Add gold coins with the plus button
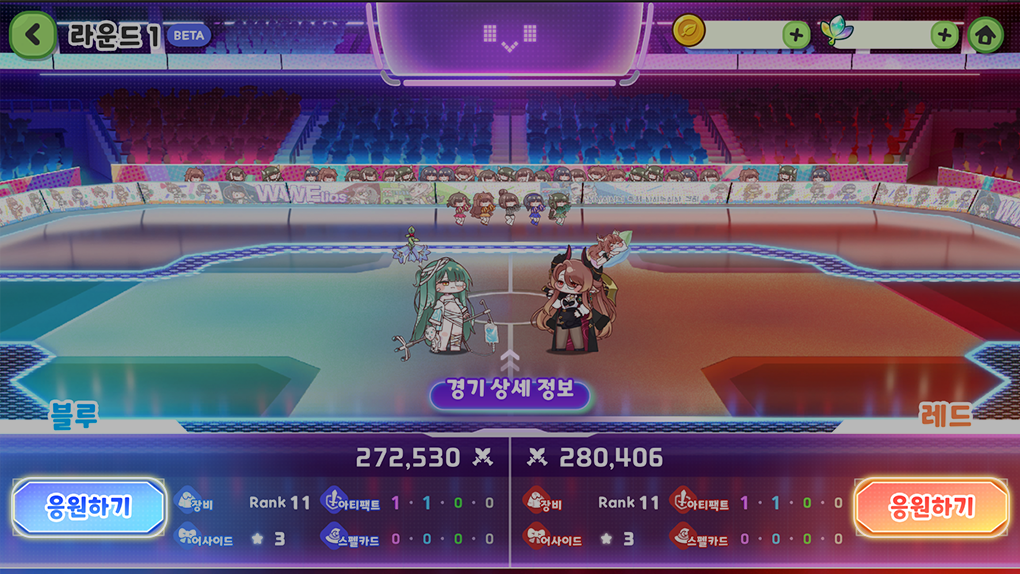The width and height of the screenshot is (1020, 574). (x=796, y=35)
